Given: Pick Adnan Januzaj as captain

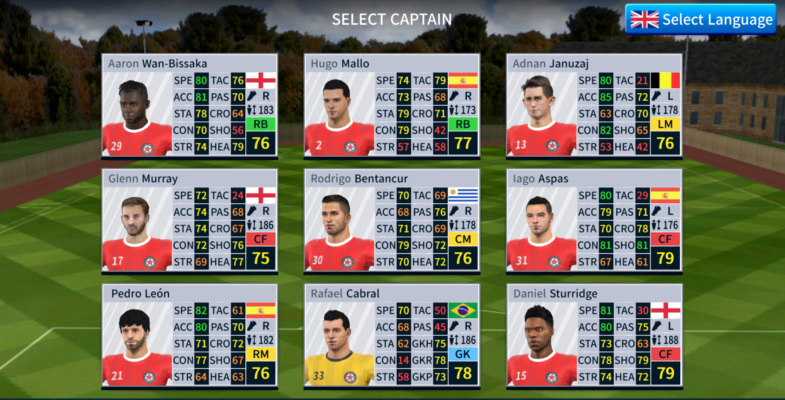Looking at the screenshot, I should (x=593, y=106).
